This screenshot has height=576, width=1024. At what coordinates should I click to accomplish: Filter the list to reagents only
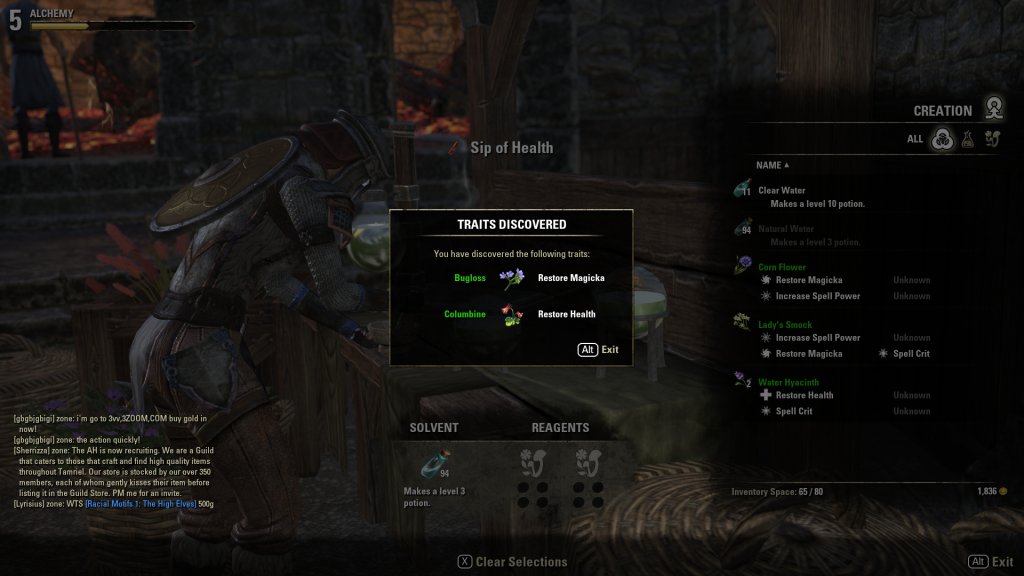click(x=992, y=140)
